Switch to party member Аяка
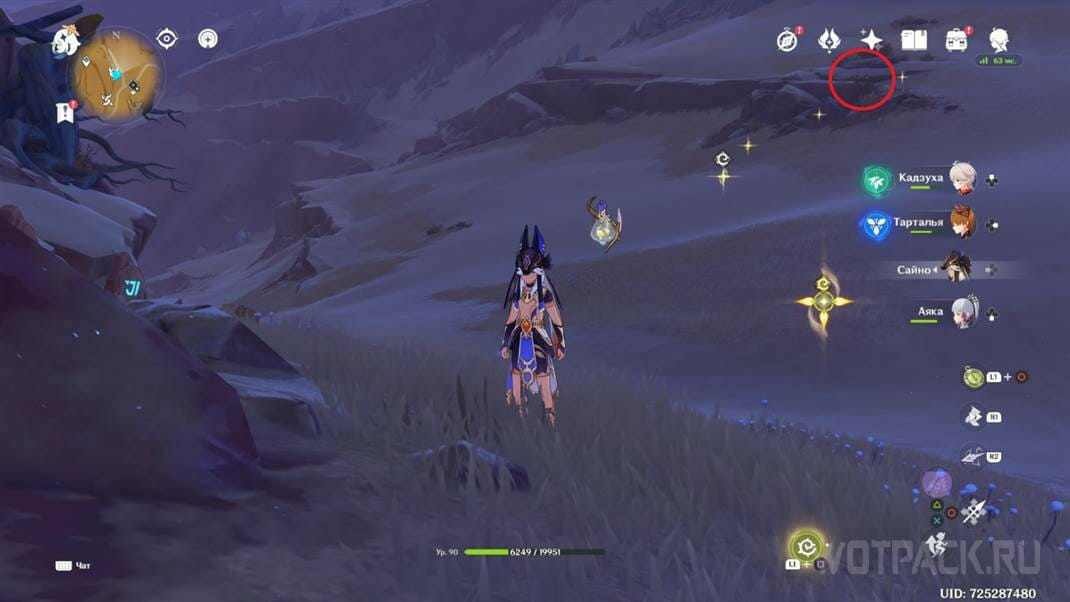 (x=962, y=312)
